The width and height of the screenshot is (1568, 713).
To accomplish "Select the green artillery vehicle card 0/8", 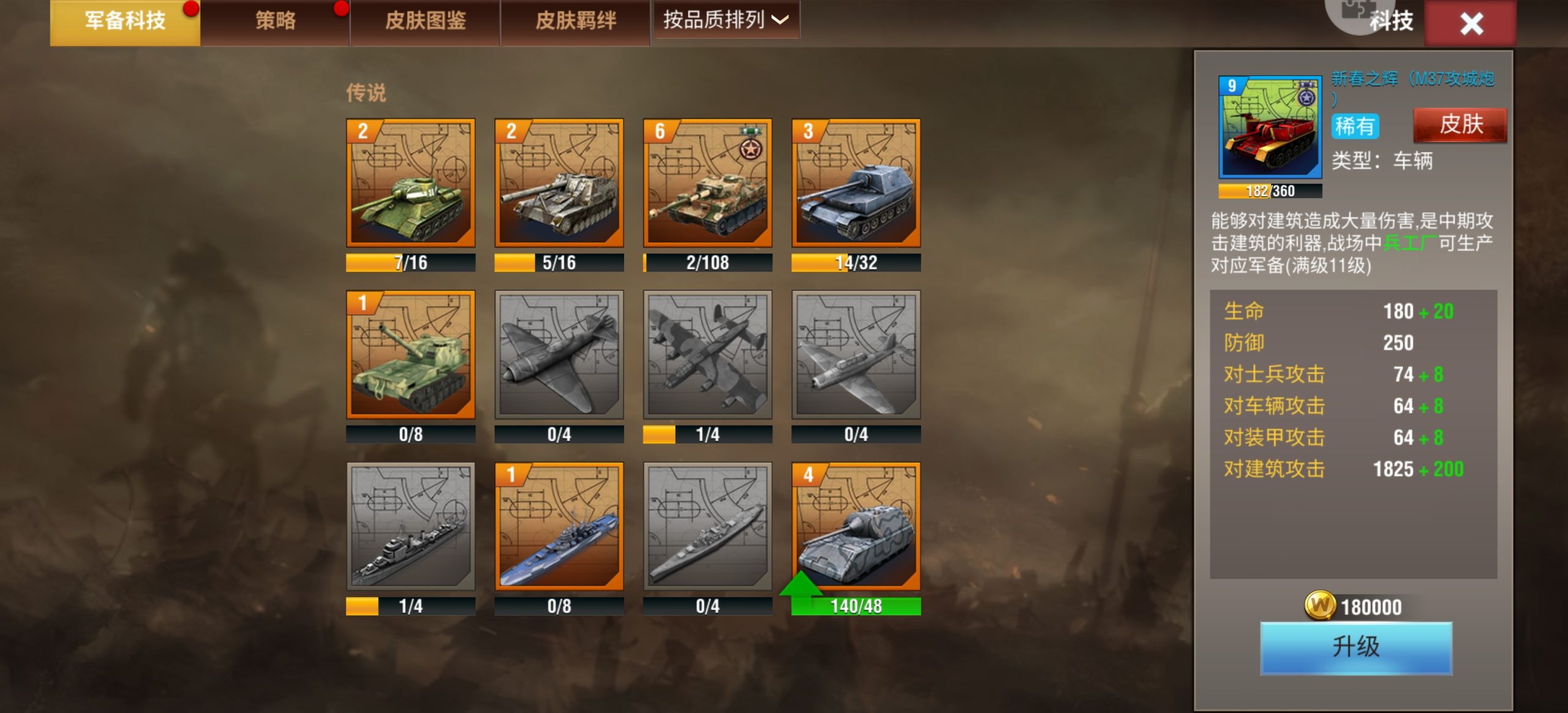I will click(410, 355).
